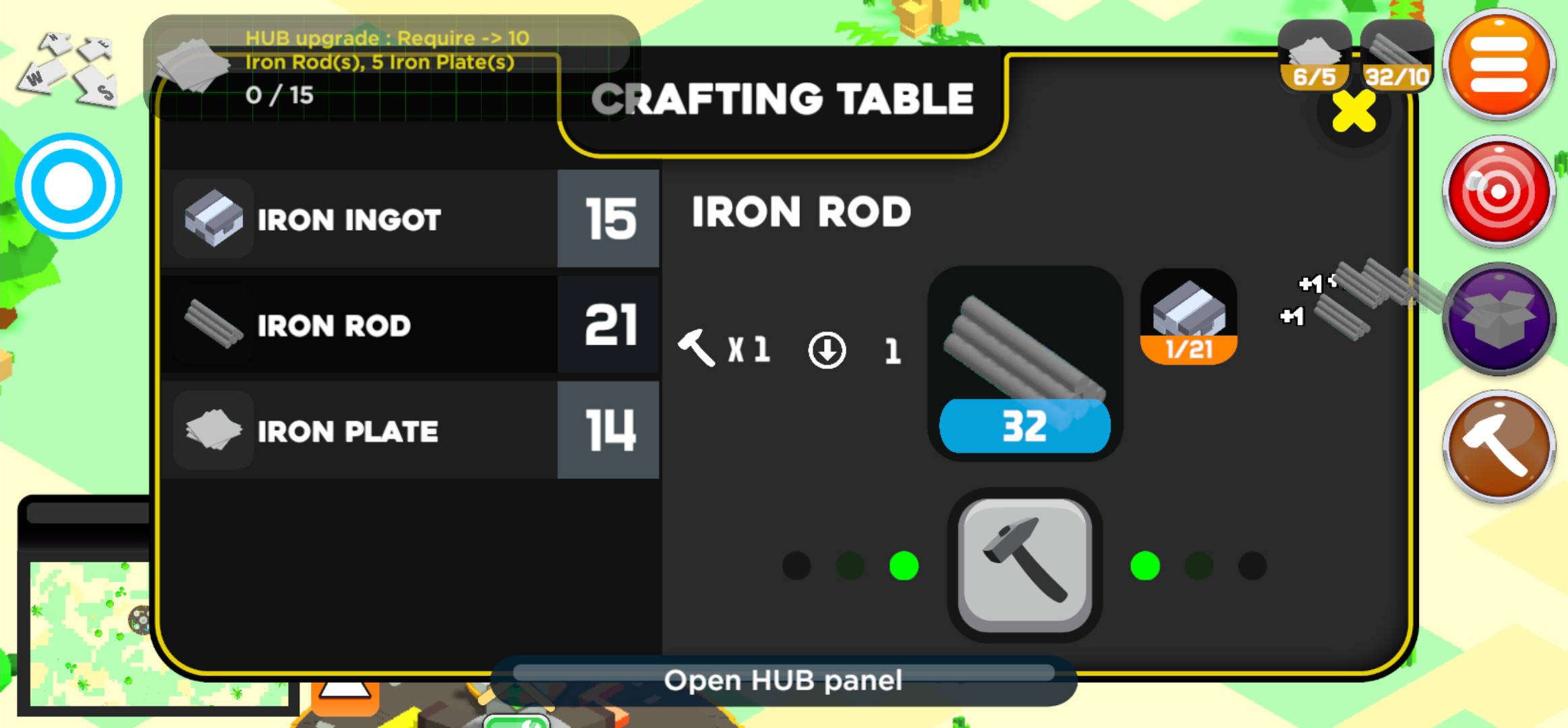This screenshot has width=1568, height=728.
Task: Click the download arrow beside X1
Action: click(x=827, y=351)
